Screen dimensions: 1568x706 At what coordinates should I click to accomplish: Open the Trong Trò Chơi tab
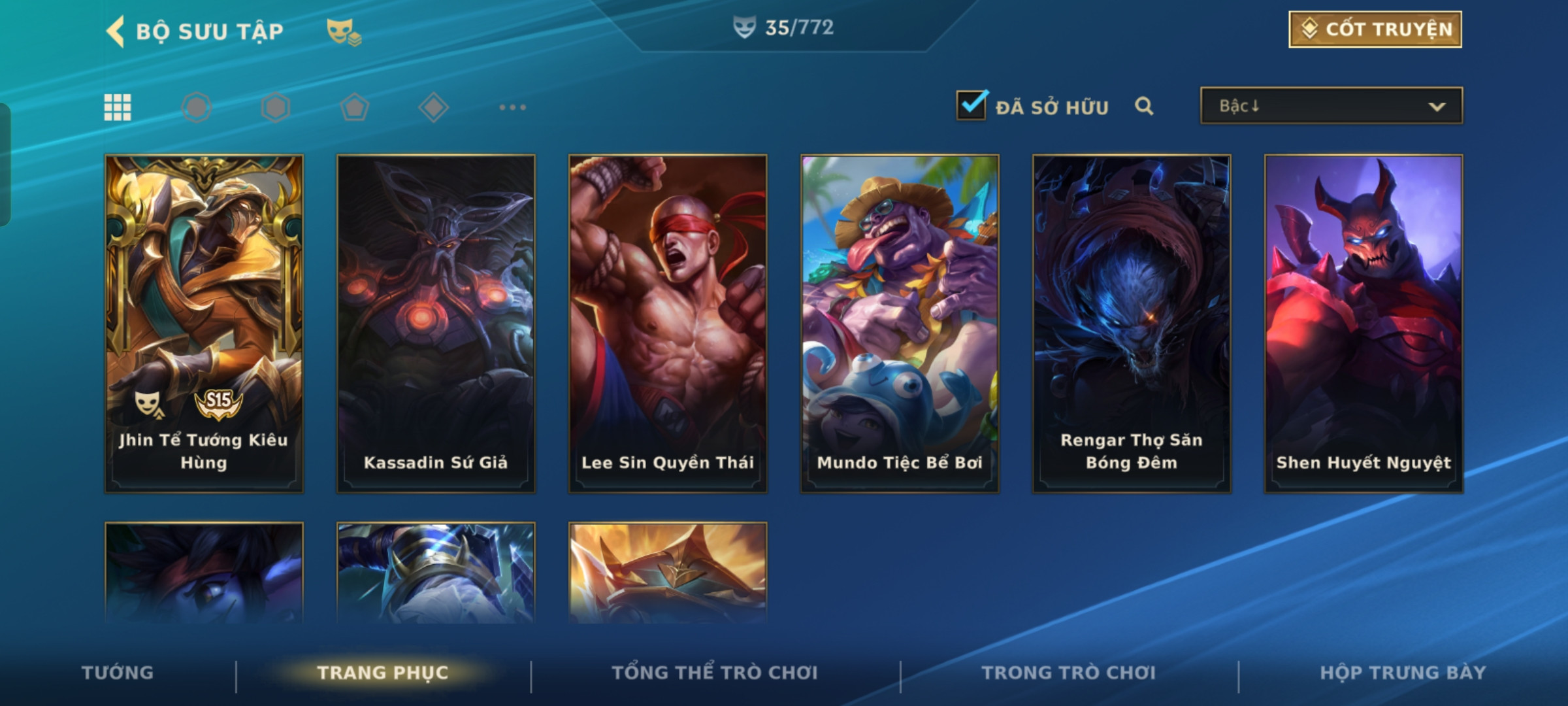point(1069,673)
